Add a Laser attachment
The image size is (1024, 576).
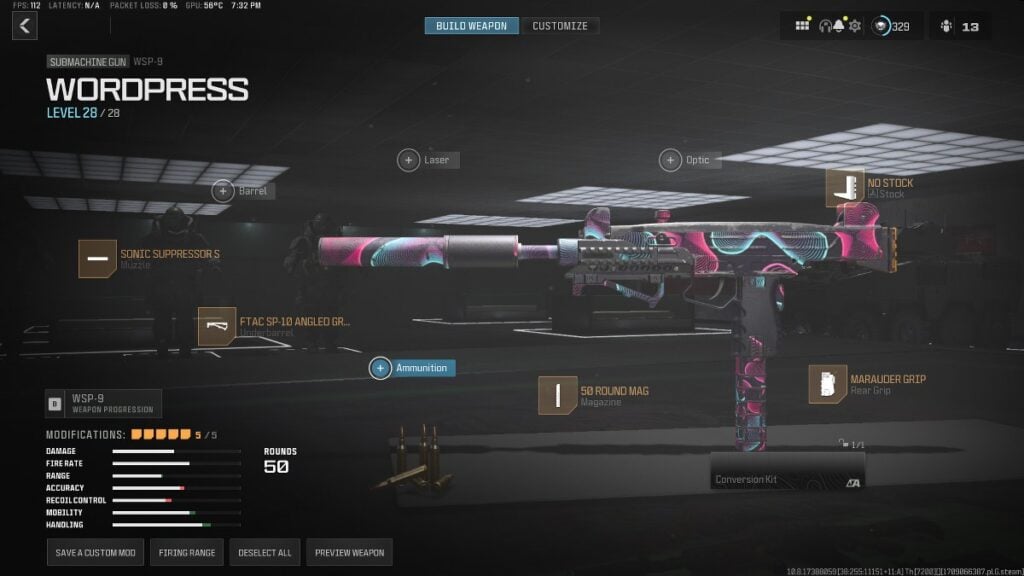click(x=409, y=160)
